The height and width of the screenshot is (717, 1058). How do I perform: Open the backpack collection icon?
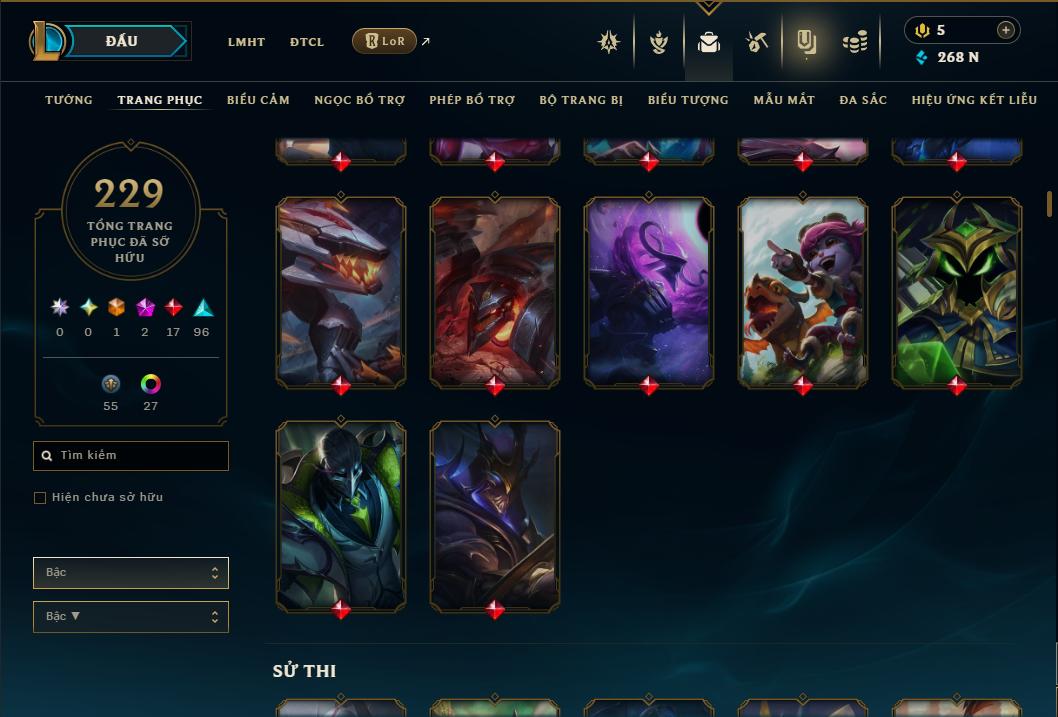pyautogui.click(x=709, y=42)
